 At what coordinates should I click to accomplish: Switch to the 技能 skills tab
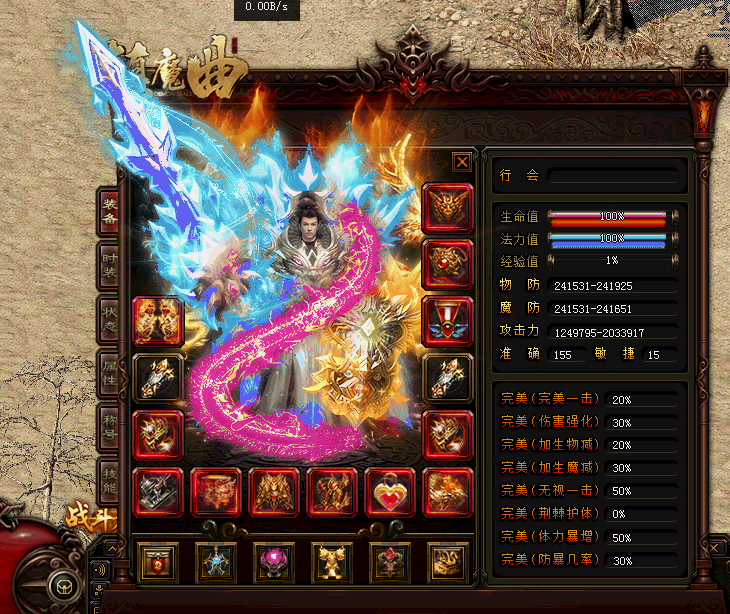[109, 483]
